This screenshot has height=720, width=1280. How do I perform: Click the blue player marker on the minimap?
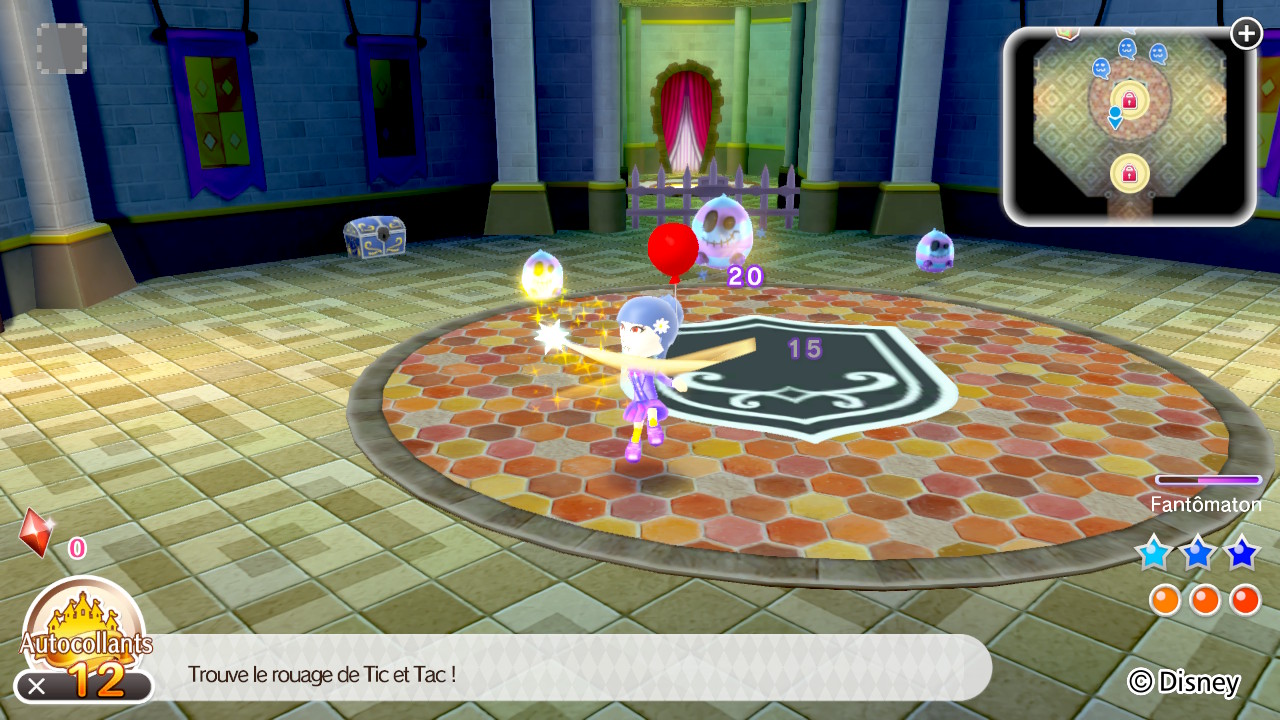click(x=1115, y=117)
